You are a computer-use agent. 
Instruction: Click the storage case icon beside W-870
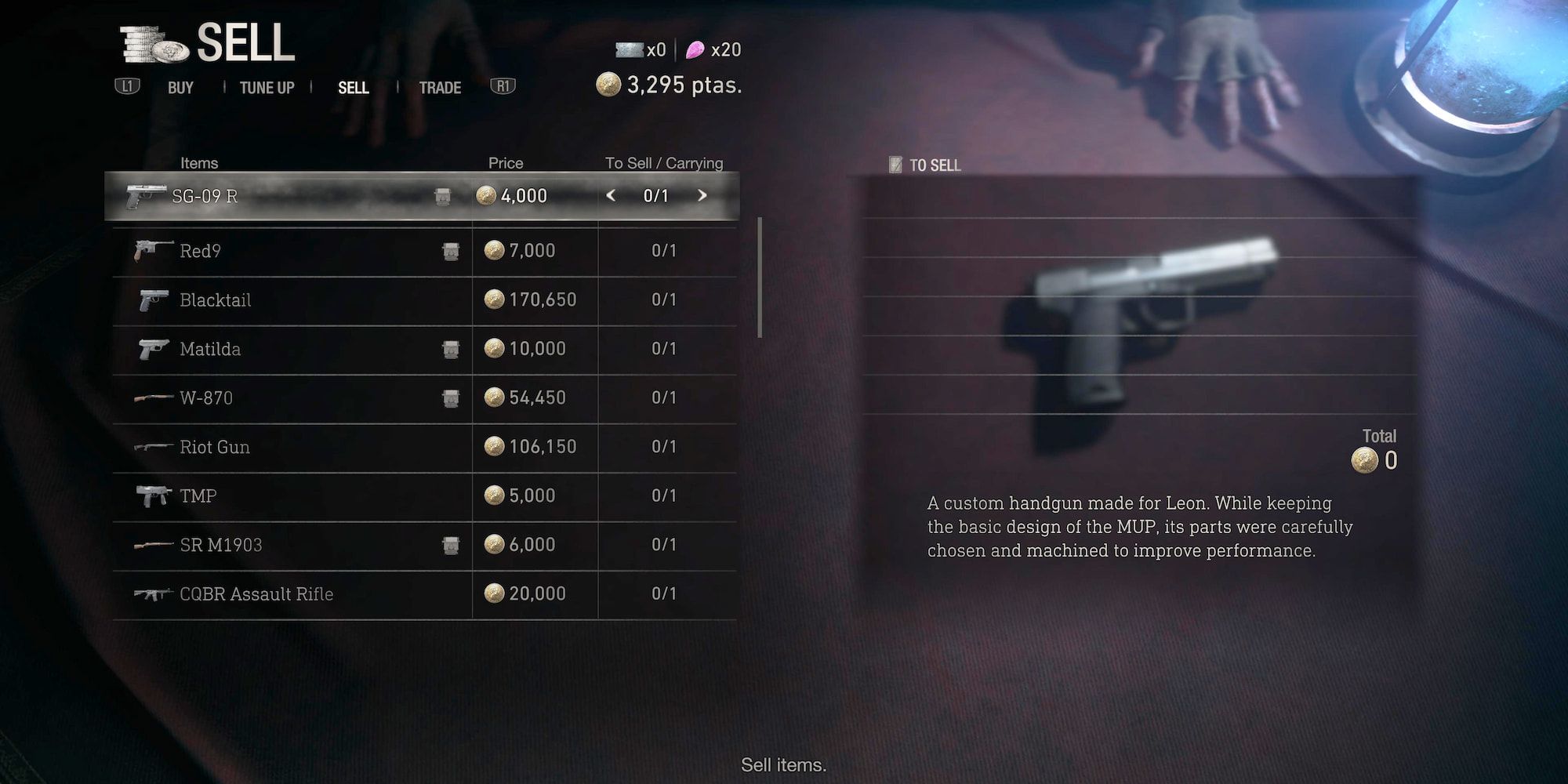(452, 398)
